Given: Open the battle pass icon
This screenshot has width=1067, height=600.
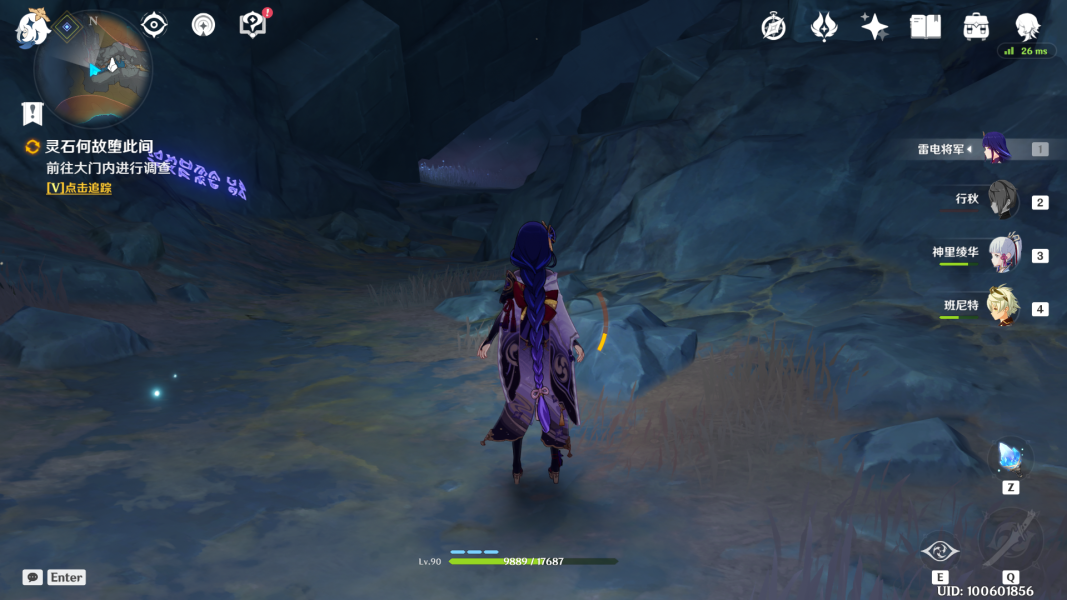Looking at the screenshot, I should pyautogui.click(x=824, y=27).
